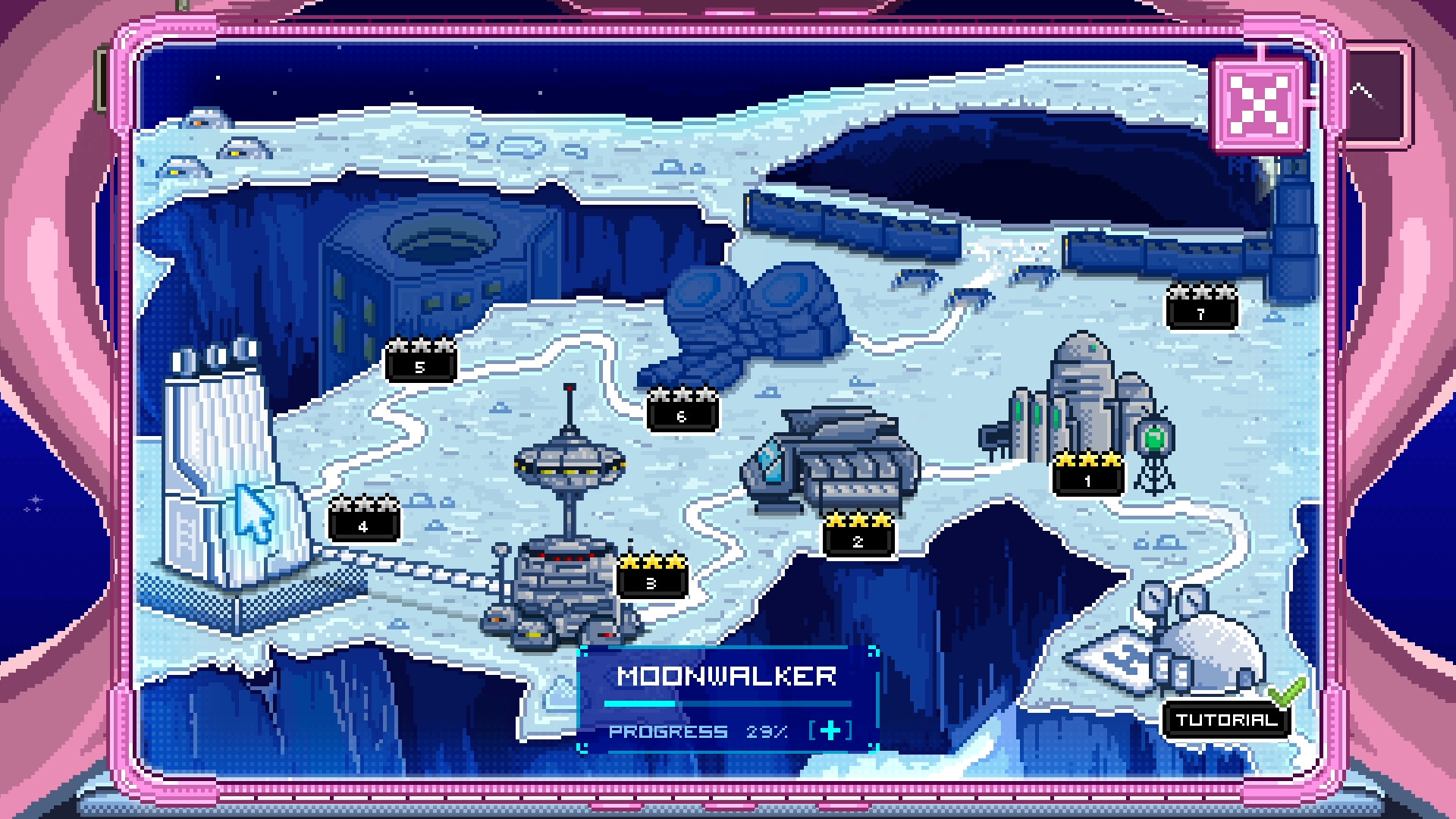Launch level 3 next to the rover

click(651, 583)
